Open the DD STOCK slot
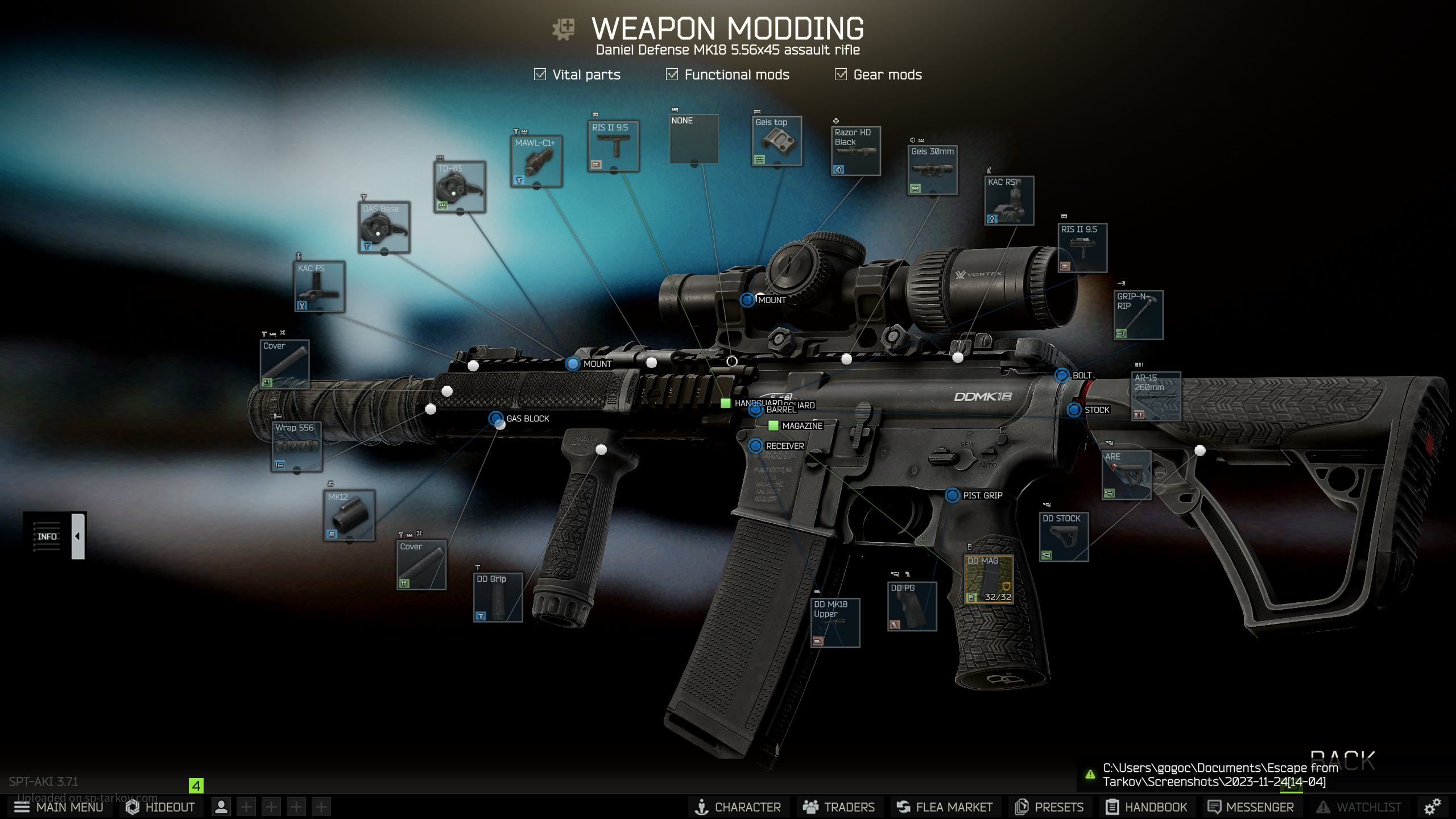 point(1064,537)
